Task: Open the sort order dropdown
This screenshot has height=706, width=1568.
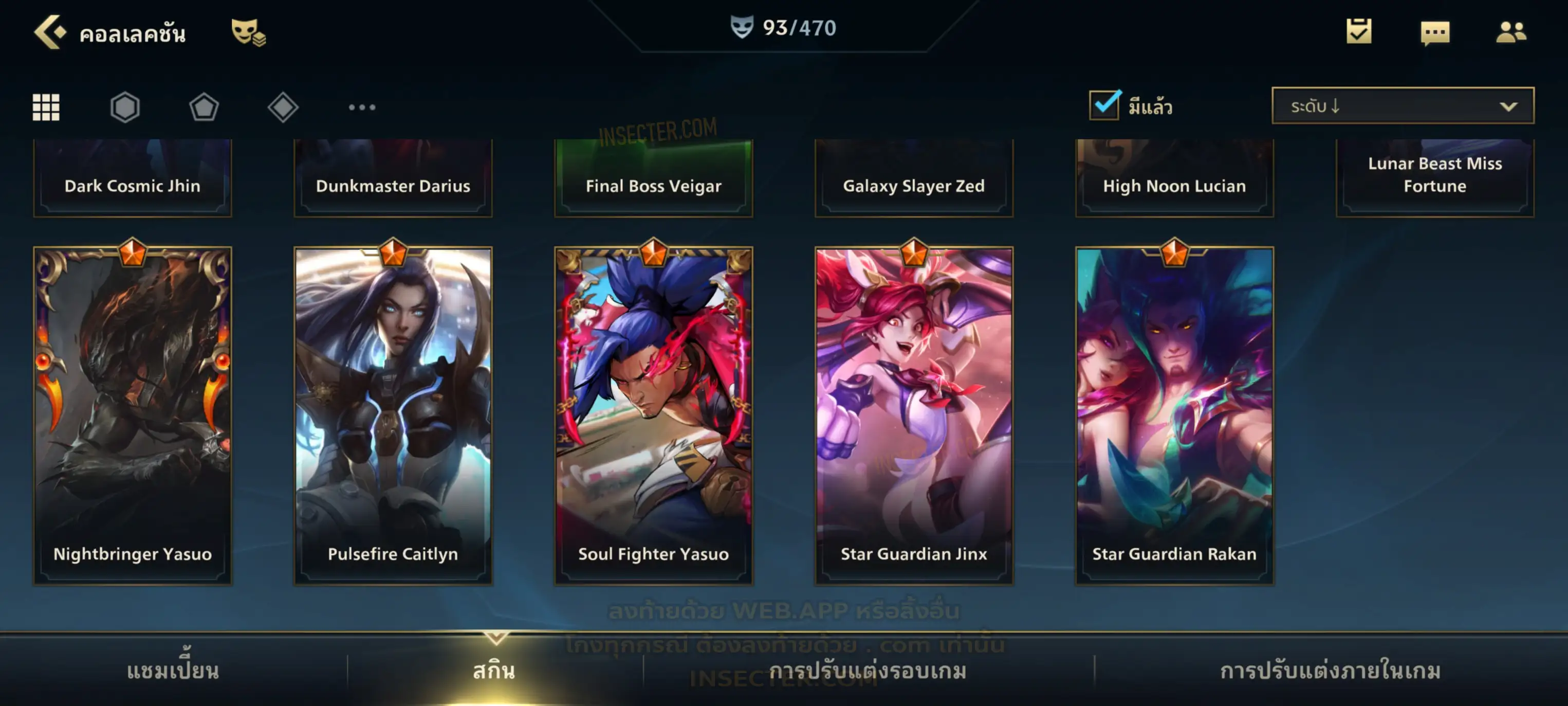Action: click(1402, 106)
